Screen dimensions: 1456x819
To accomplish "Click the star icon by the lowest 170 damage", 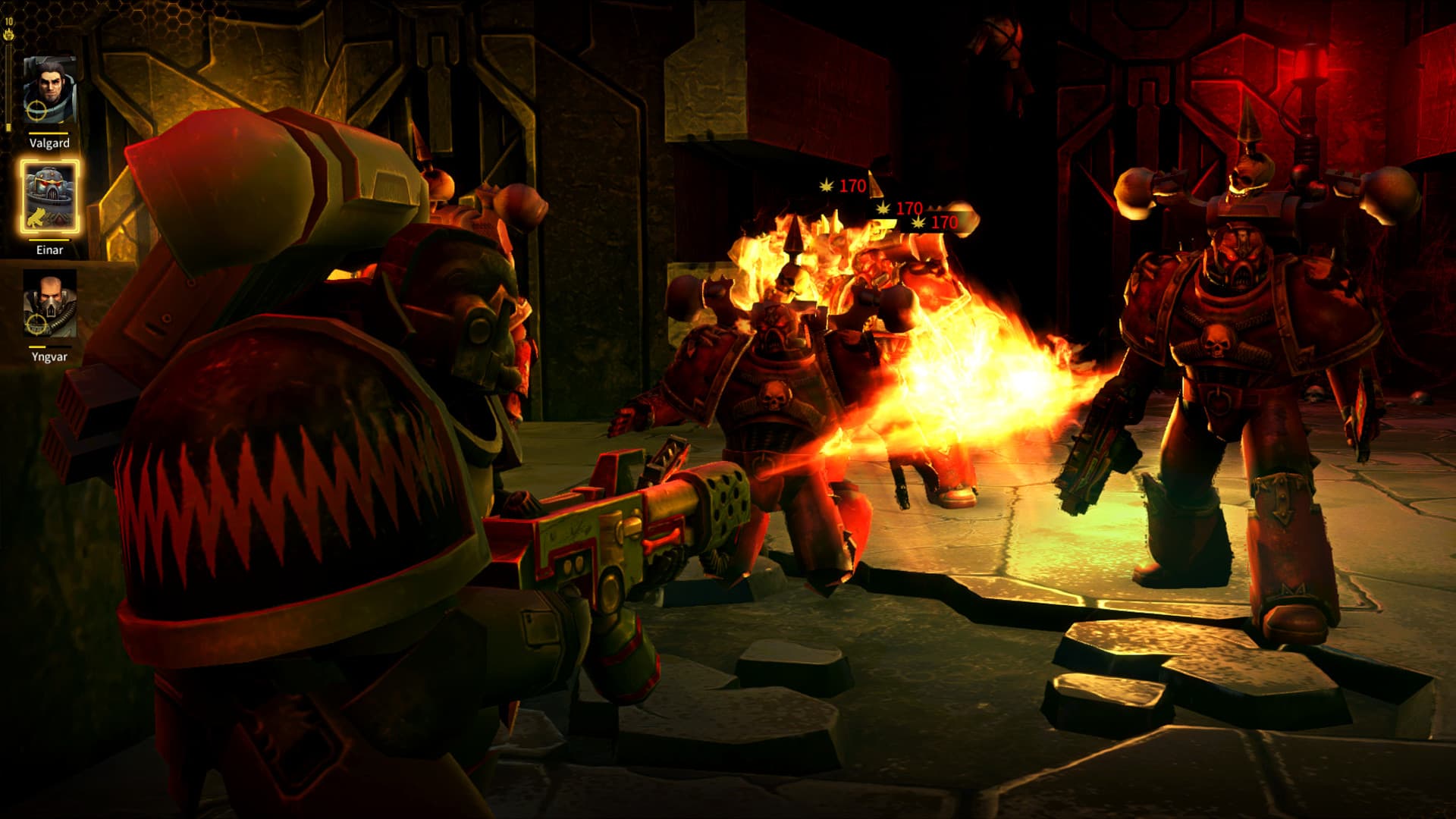I will [918, 223].
